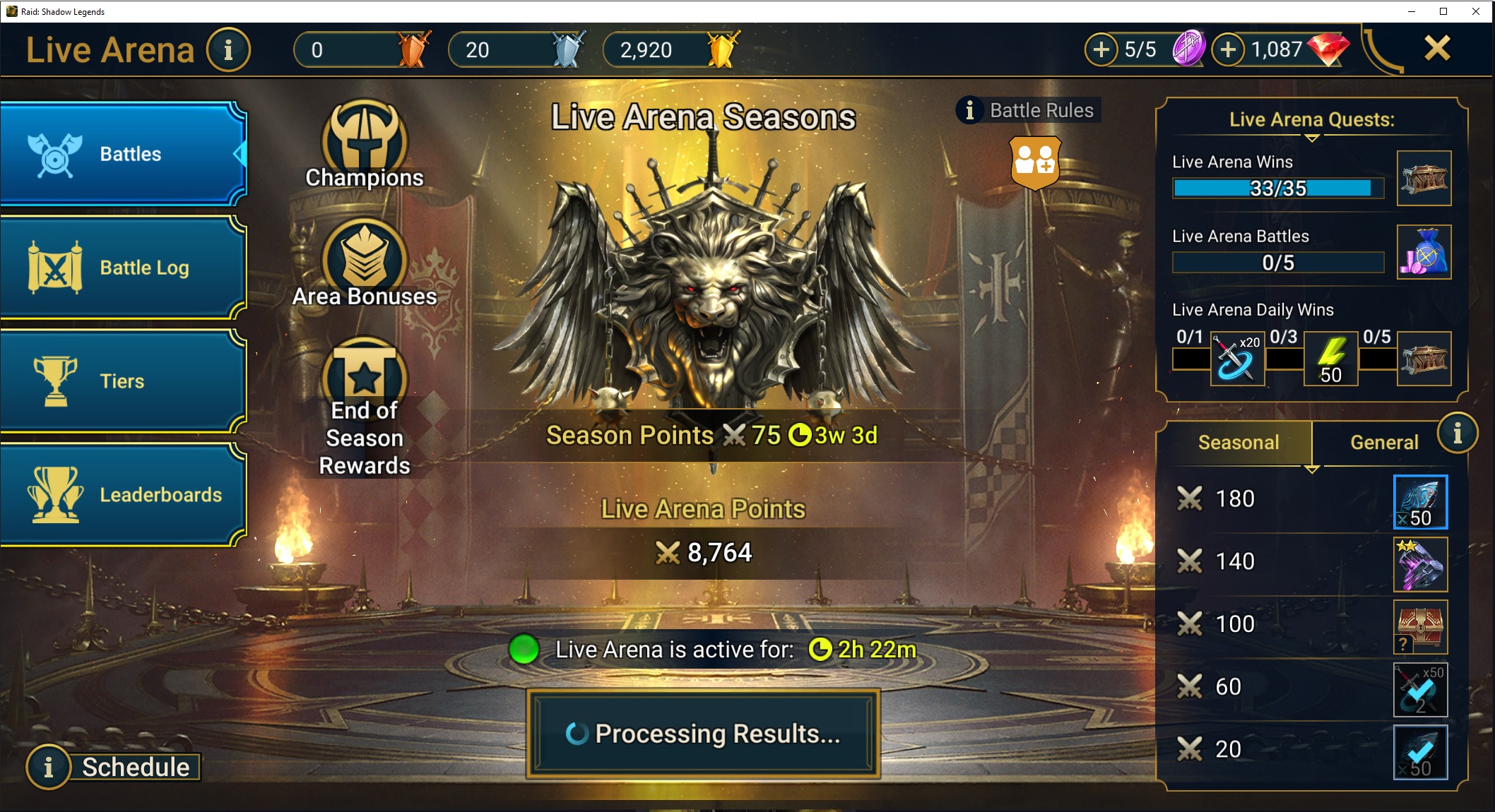
Task: Refill Live Arena tokens with plus button
Action: [1101, 49]
